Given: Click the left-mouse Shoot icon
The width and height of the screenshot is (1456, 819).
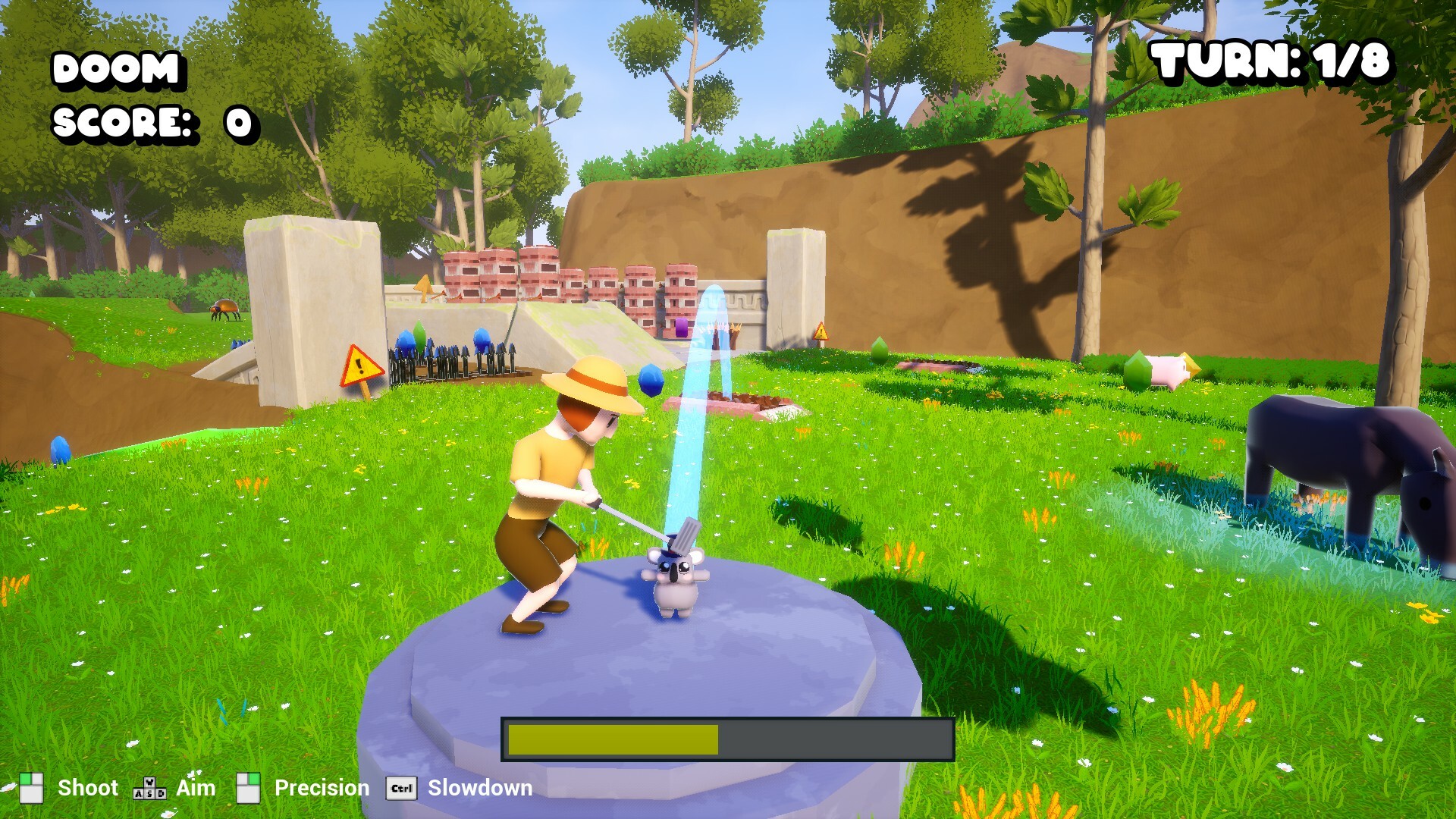Looking at the screenshot, I should (x=33, y=789).
